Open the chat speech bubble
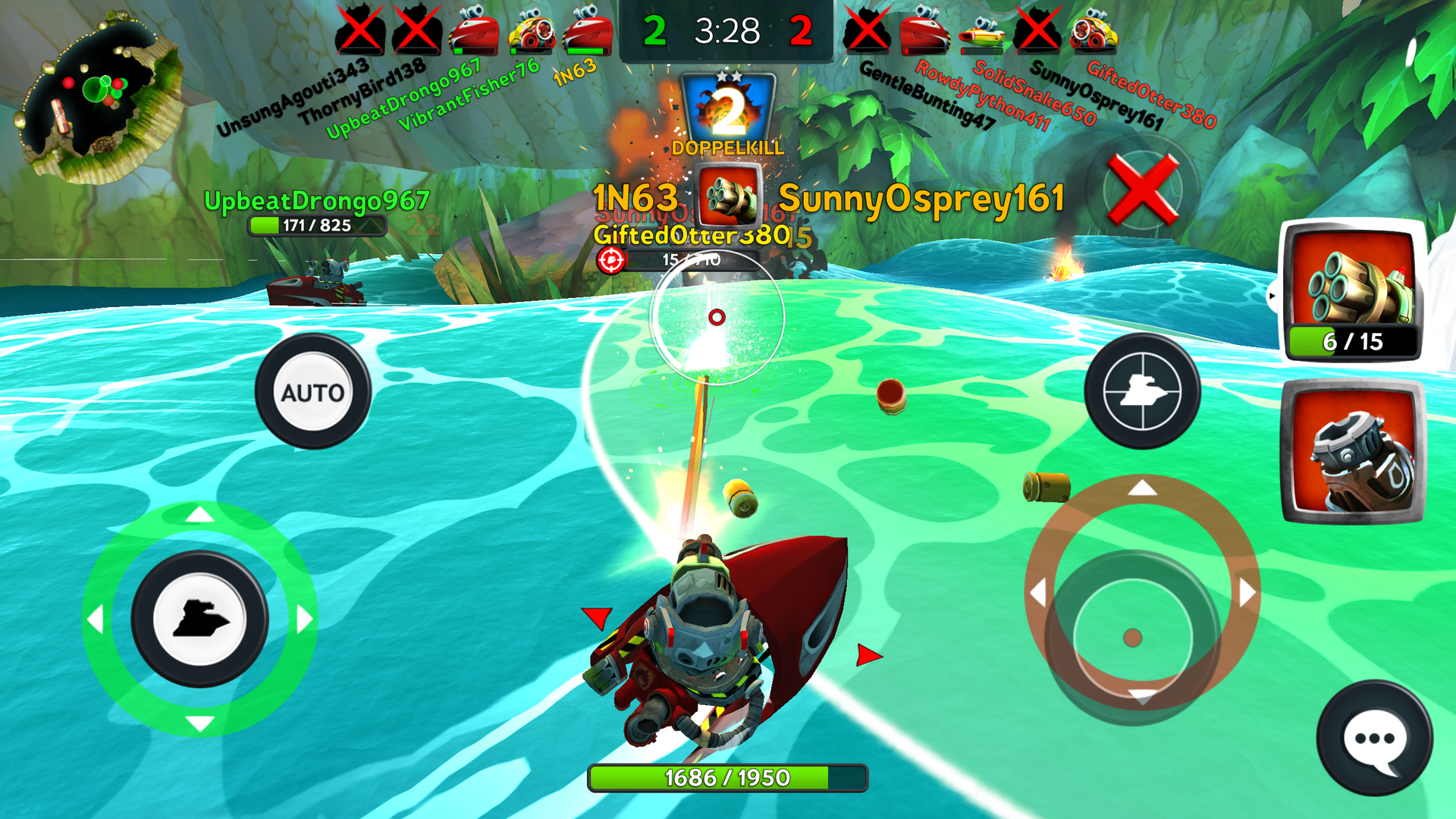 coord(1374,739)
